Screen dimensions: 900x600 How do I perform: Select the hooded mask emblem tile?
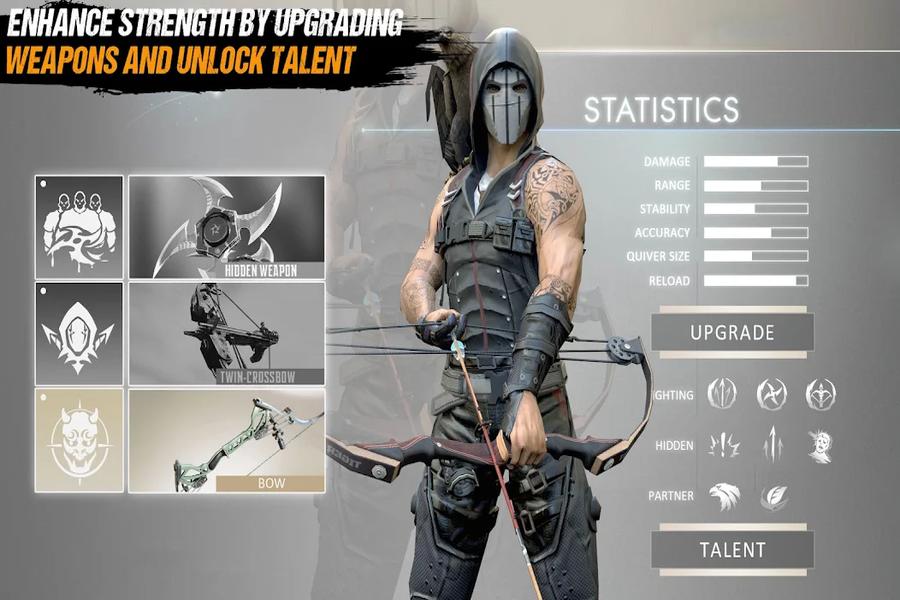tap(79, 334)
